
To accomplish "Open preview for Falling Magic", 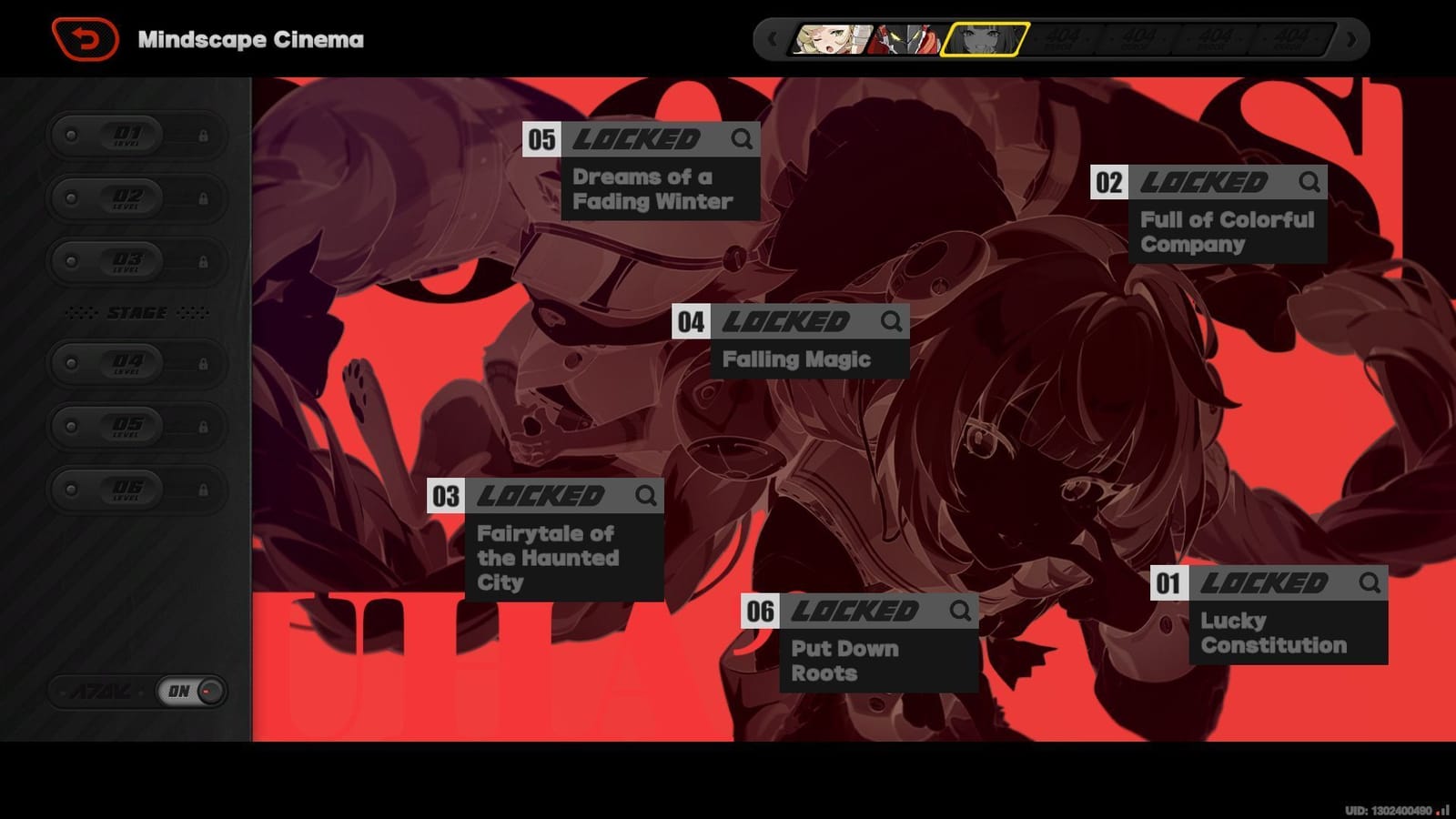I will click(892, 321).
